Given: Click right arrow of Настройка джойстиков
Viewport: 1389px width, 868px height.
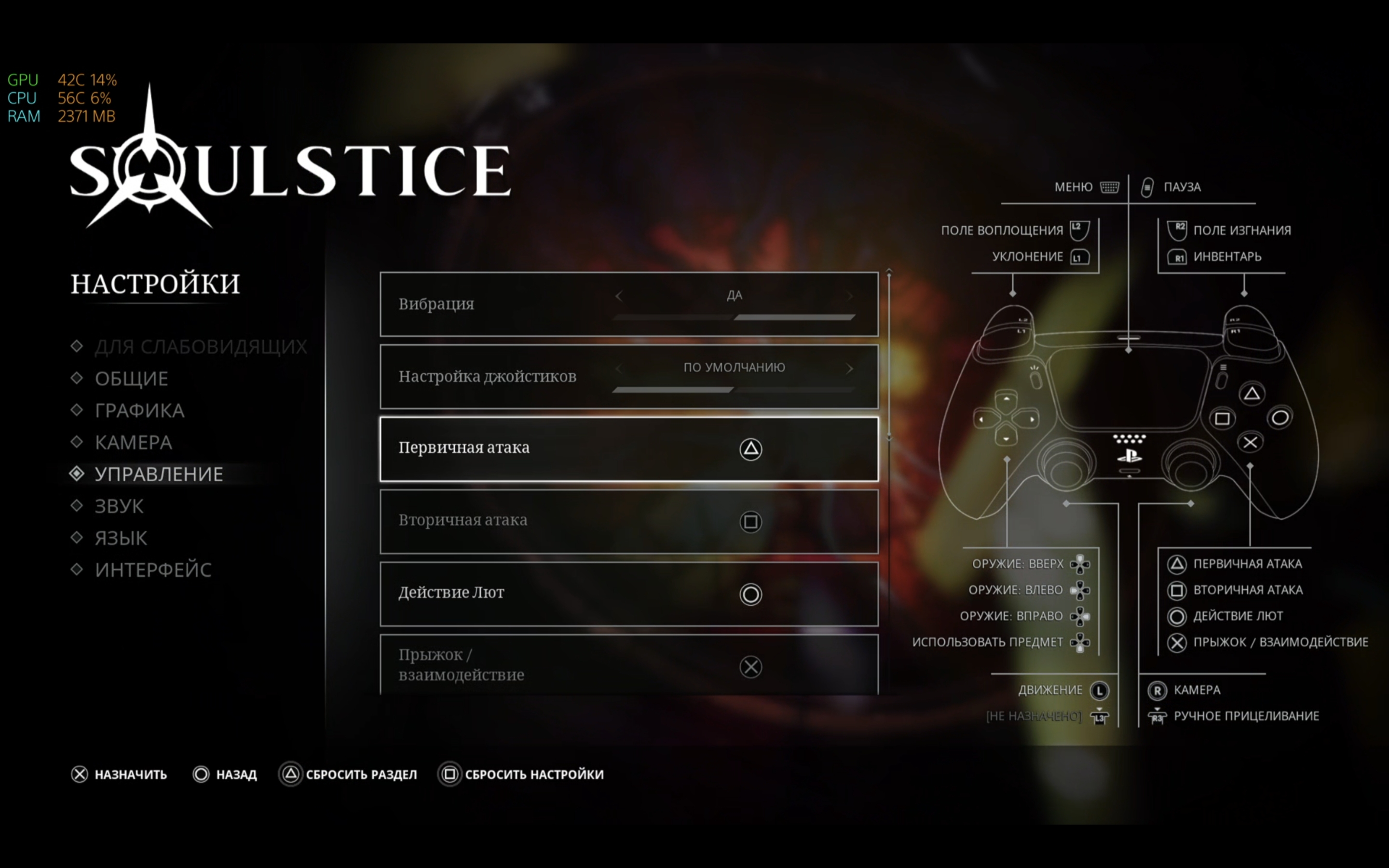Looking at the screenshot, I should coord(850,368).
